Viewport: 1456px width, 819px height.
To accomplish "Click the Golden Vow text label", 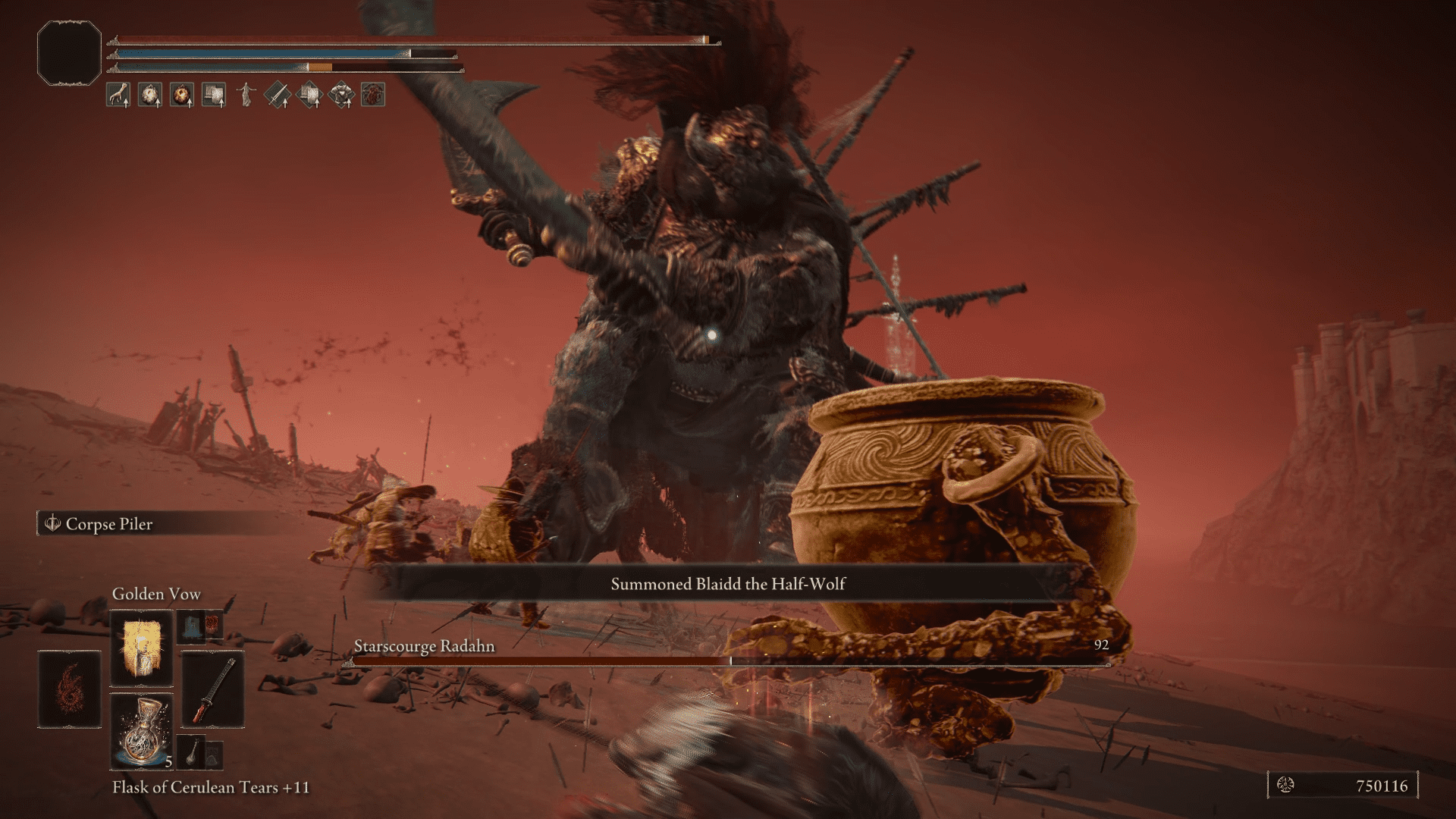I will (155, 595).
